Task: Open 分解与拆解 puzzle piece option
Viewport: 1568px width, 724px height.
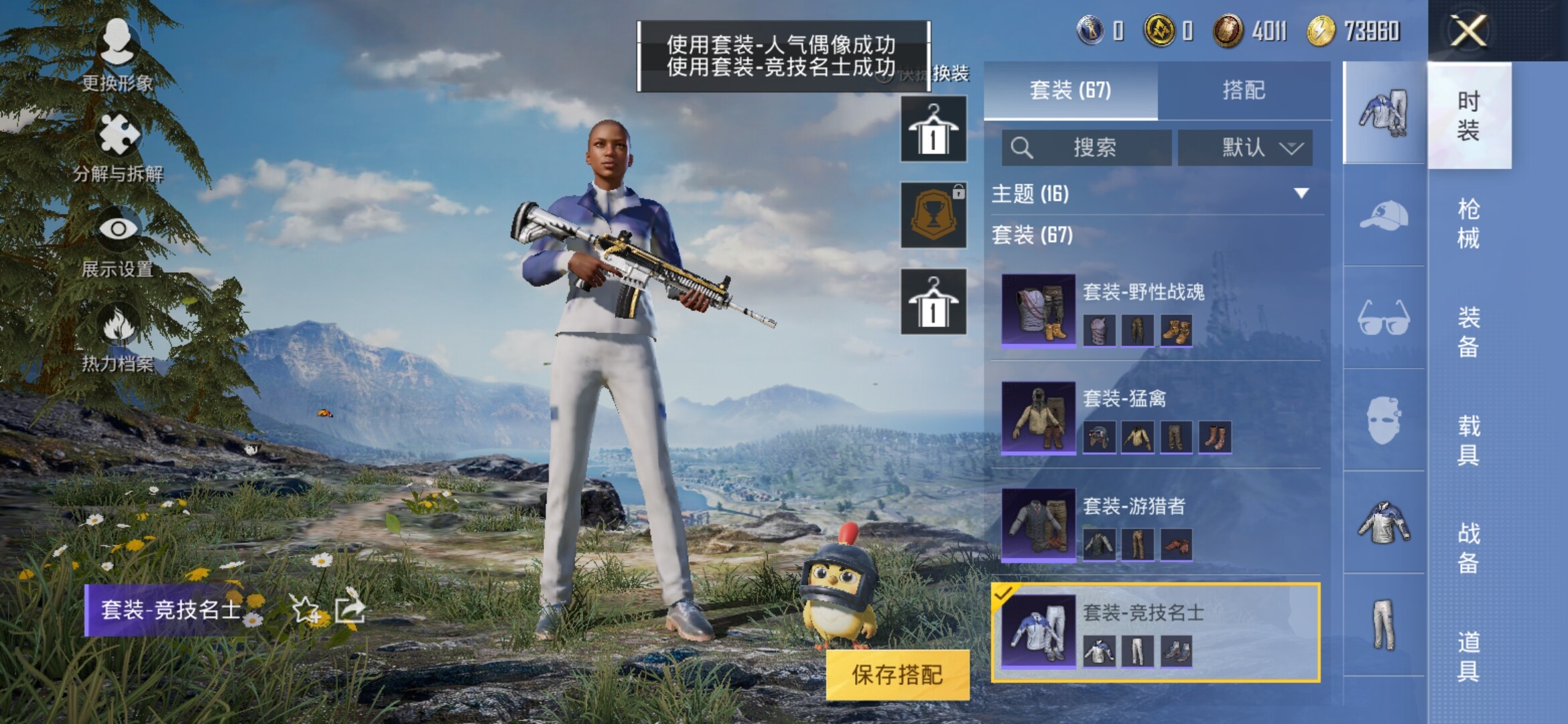Action: tap(118, 146)
